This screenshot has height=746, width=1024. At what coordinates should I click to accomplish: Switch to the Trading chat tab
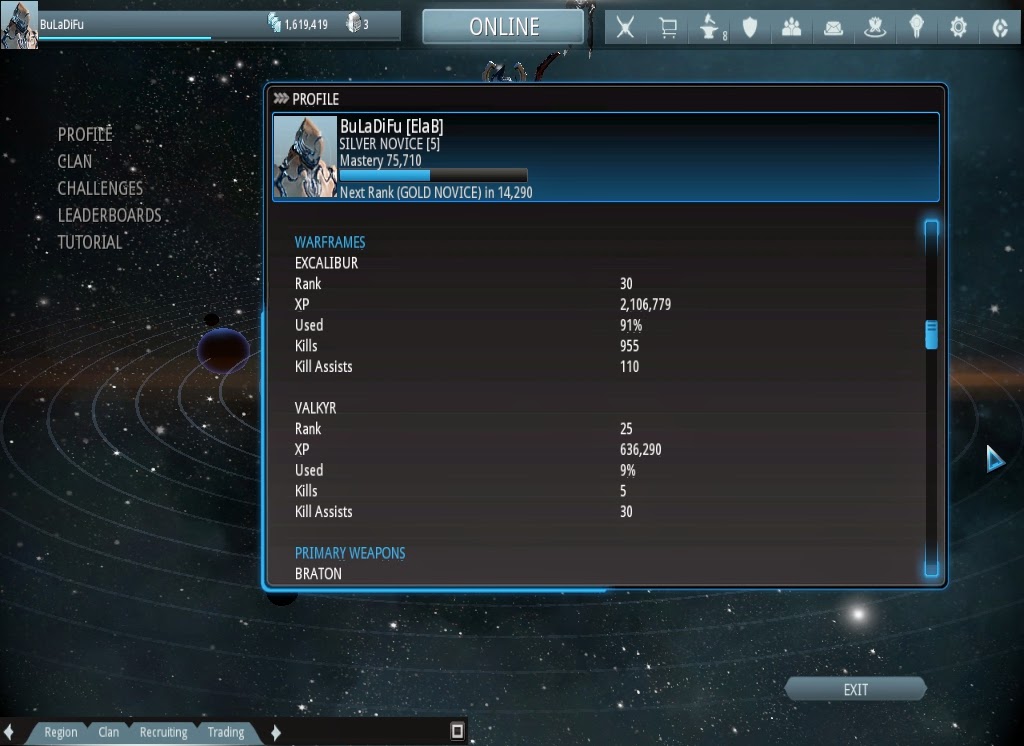225,732
